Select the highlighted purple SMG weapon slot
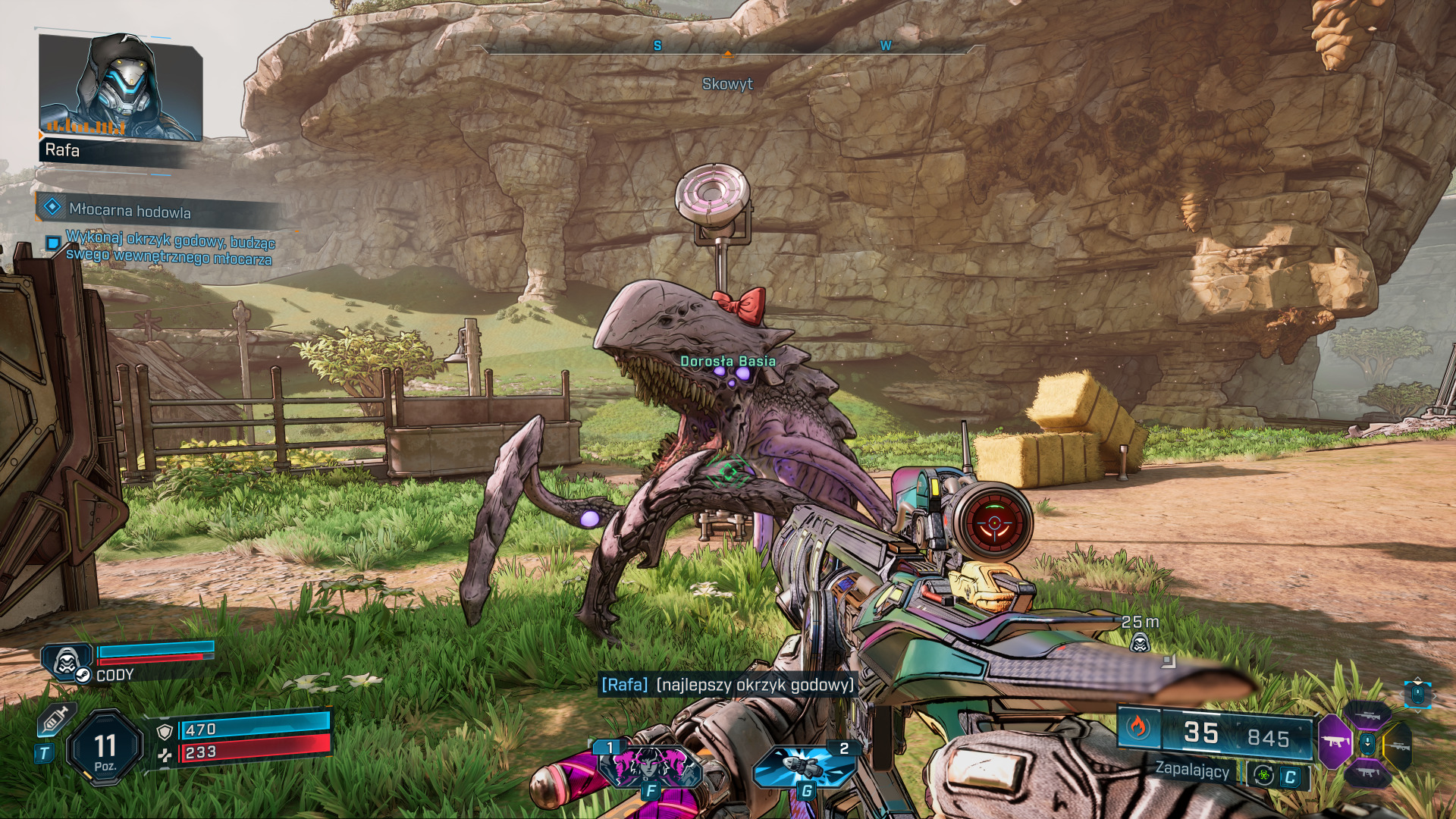The width and height of the screenshot is (1456, 819). pyautogui.click(x=1335, y=742)
